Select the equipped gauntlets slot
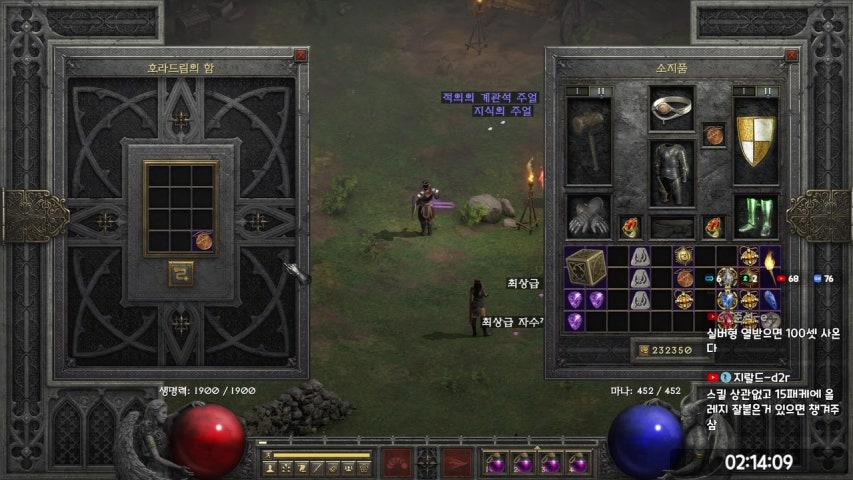The height and width of the screenshot is (480, 853). point(589,214)
